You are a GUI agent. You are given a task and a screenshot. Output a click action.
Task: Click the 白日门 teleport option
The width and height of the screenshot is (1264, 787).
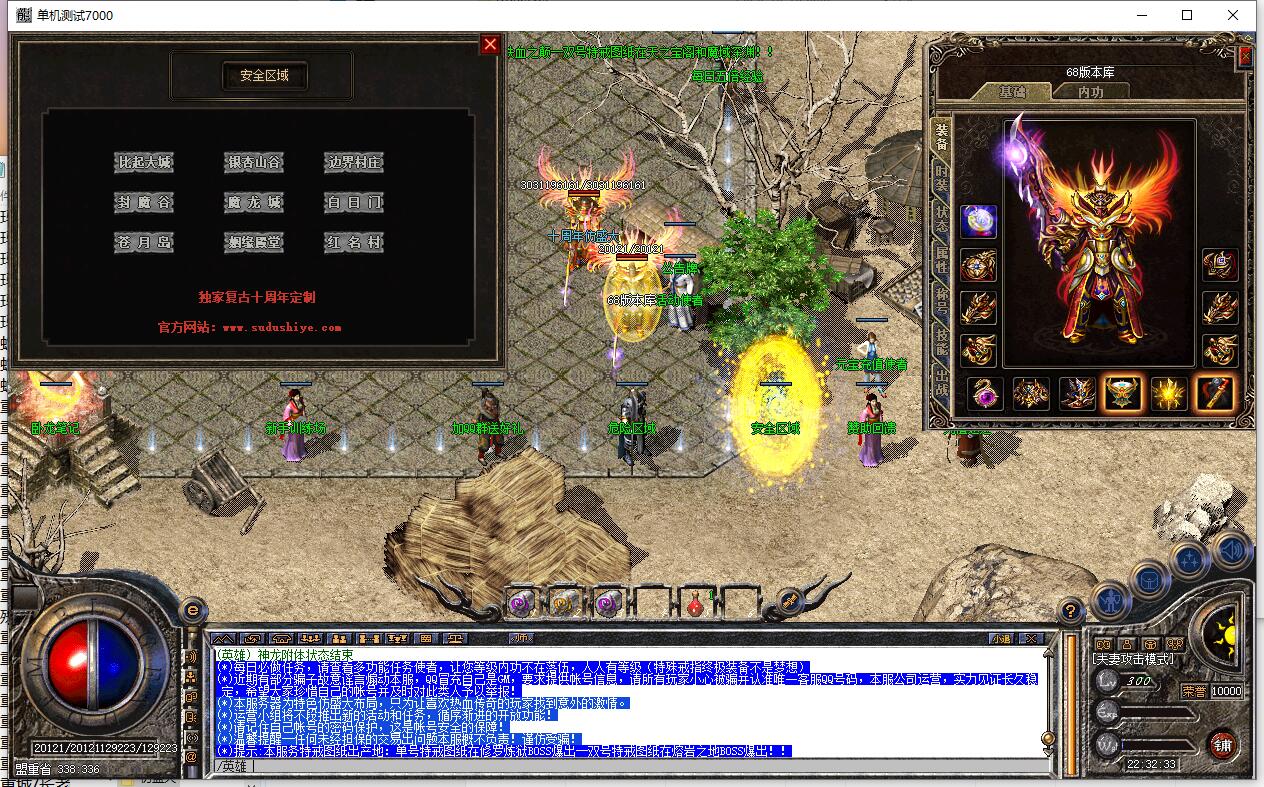(x=354, y=202)
